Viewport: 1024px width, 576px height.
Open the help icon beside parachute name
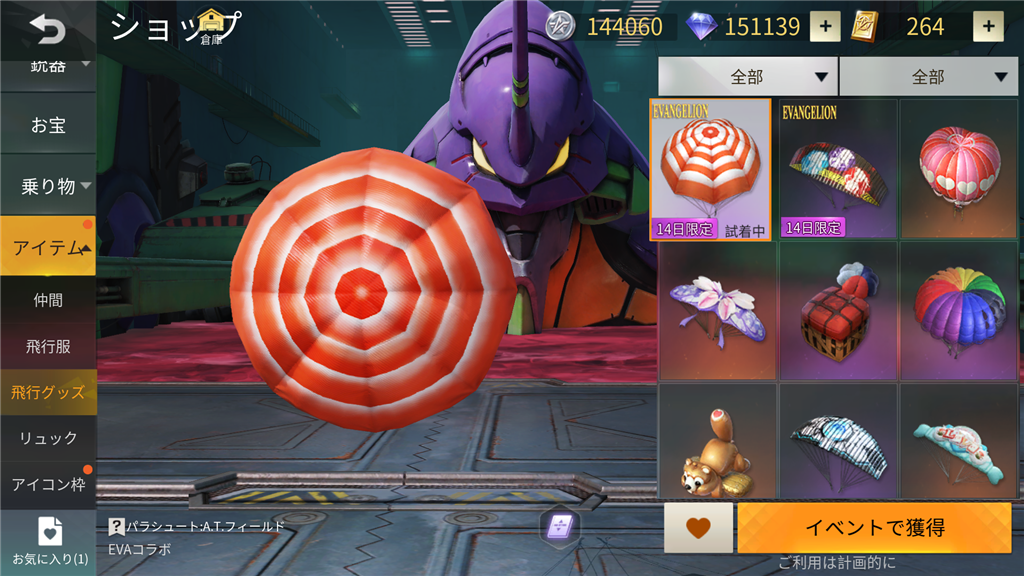point(116,526)
